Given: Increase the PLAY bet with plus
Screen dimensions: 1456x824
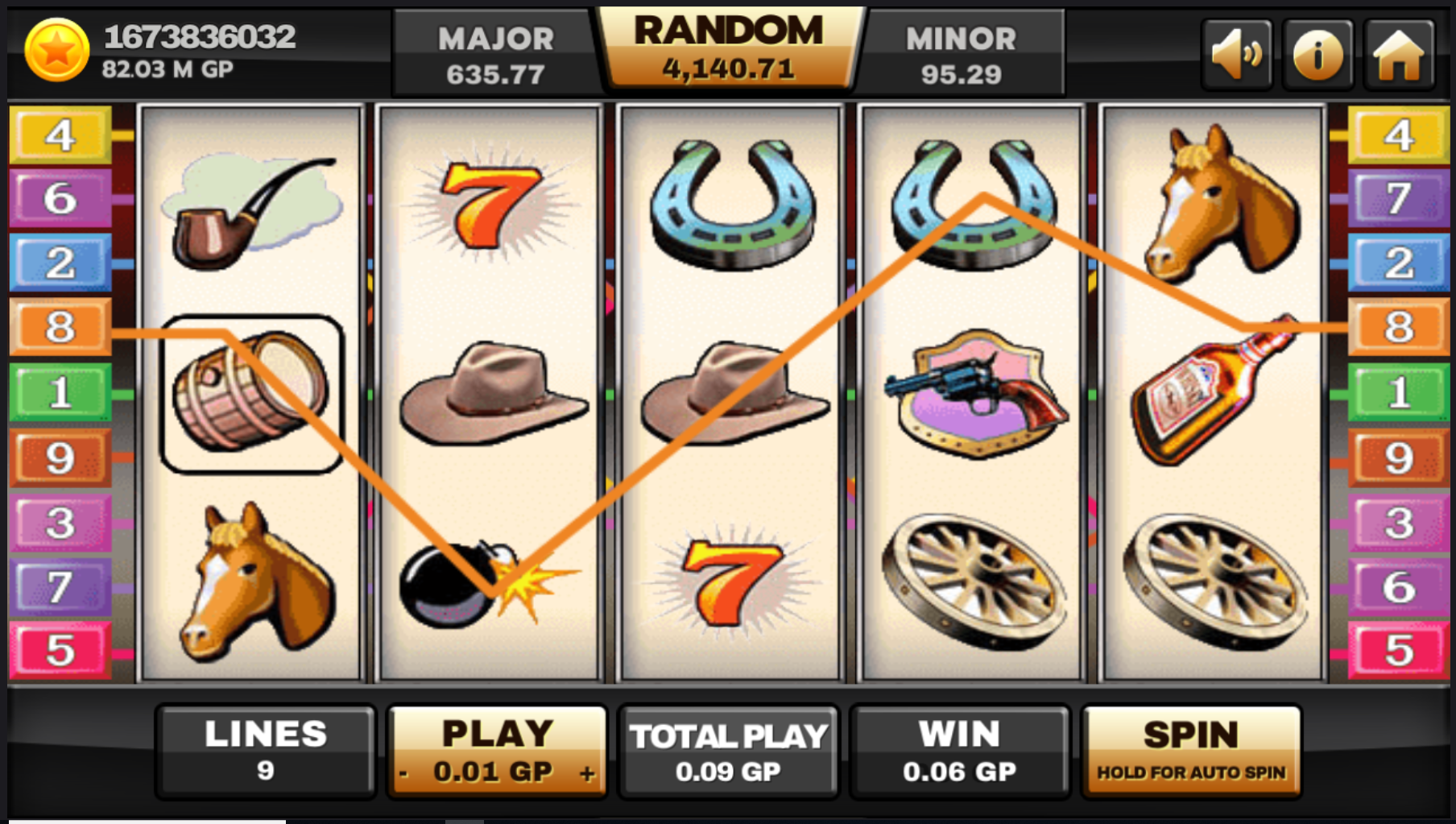Looking at the screenshot, I should click(x=587, y=774).
